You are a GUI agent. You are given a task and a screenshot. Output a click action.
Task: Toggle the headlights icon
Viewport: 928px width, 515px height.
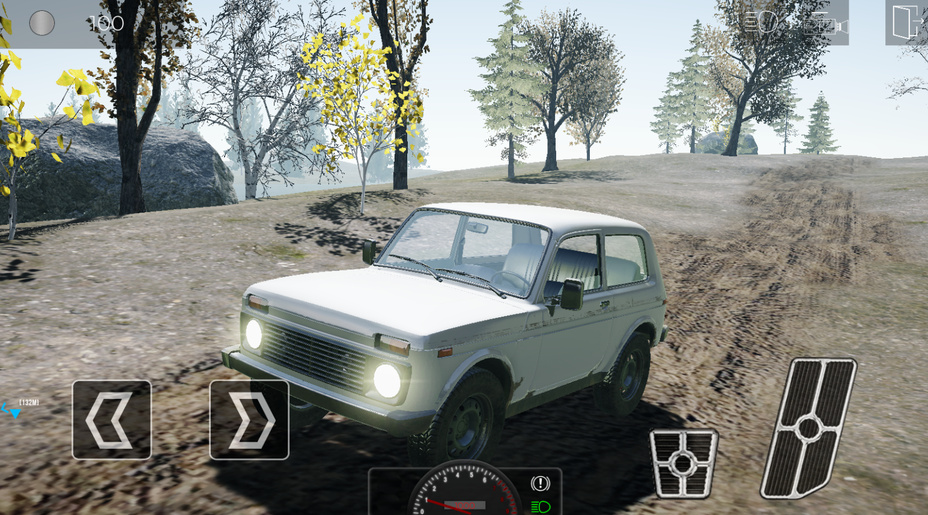click(x=763, y=22)
